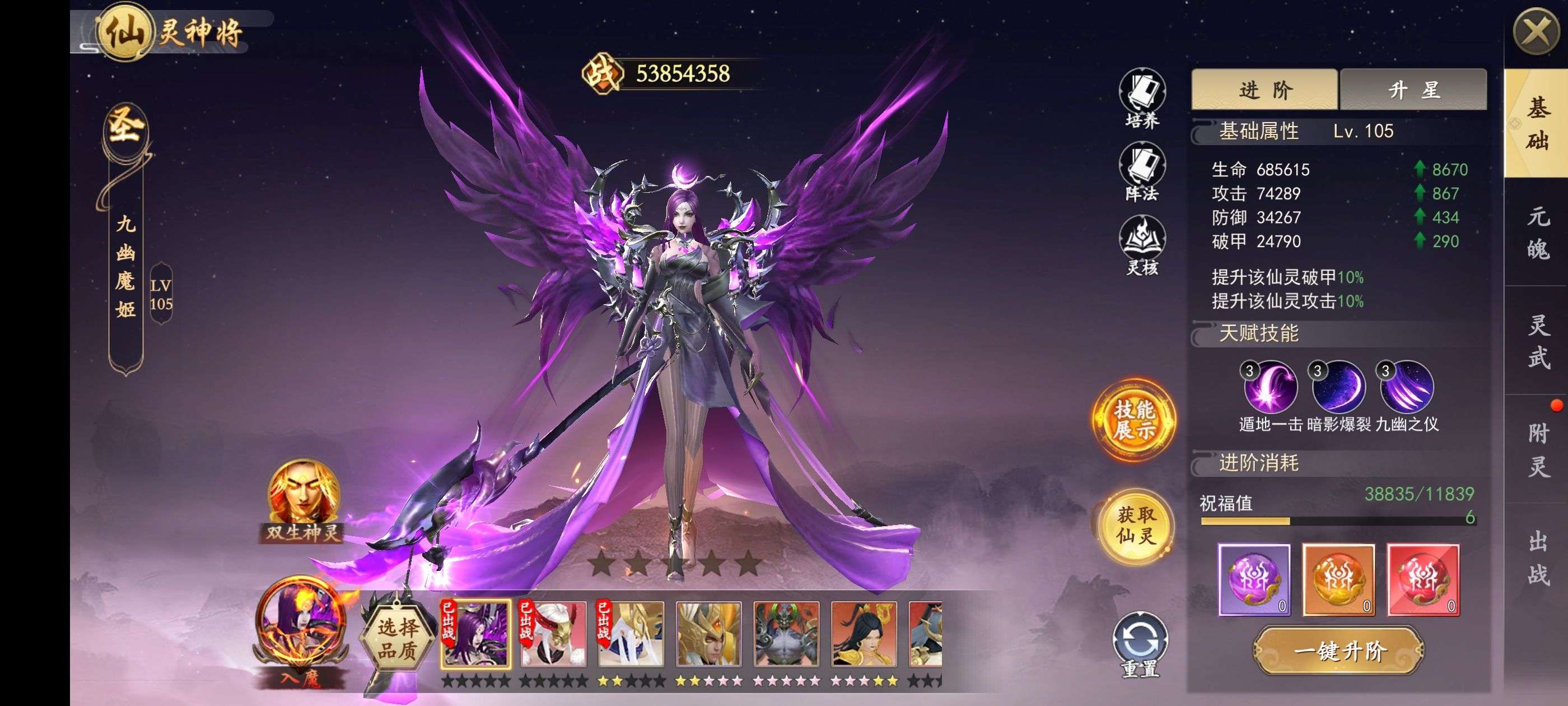Open the 元魄 side tab

1538,233
